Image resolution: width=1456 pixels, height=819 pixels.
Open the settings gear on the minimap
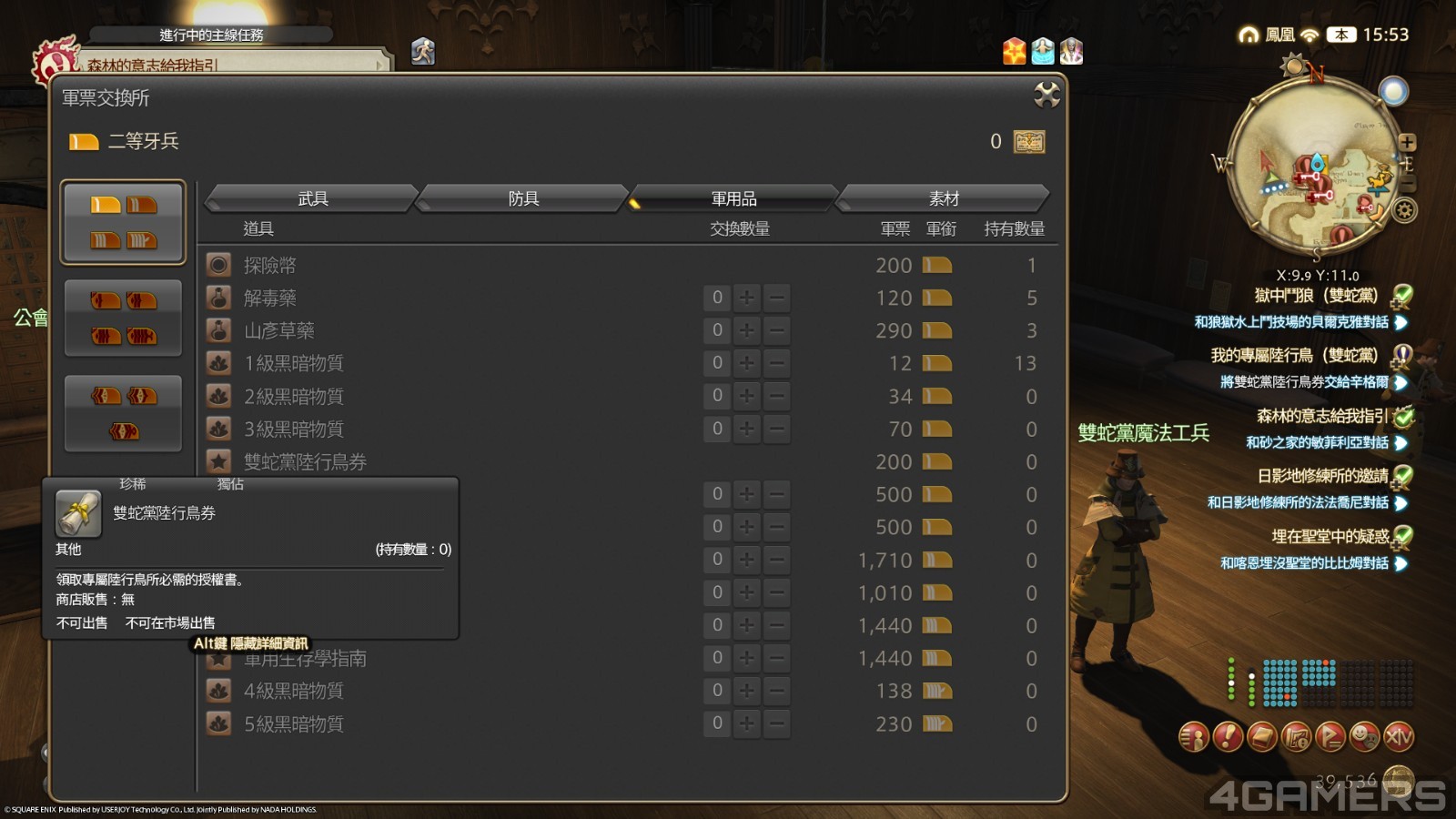(x=1402, y=210)
